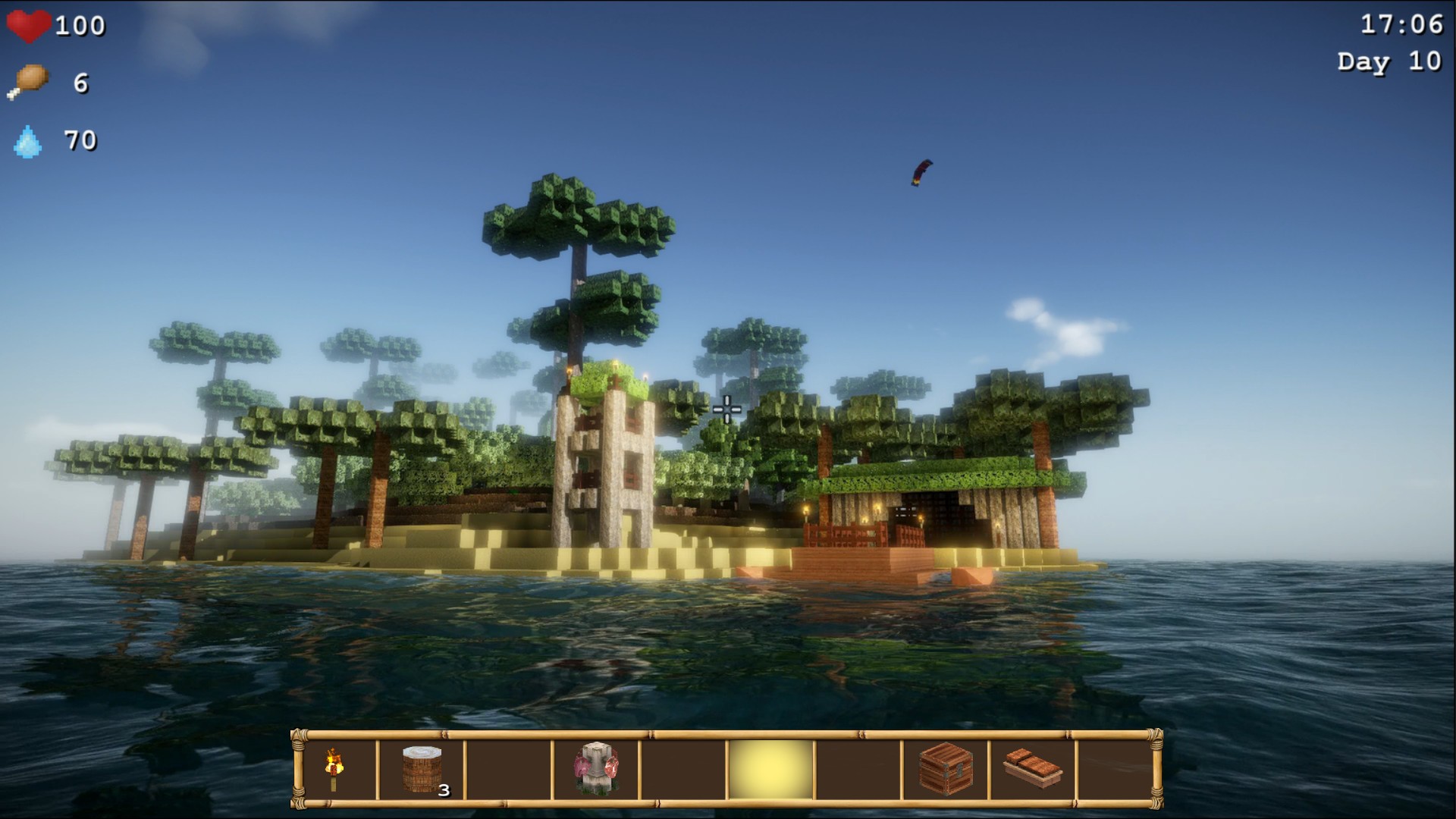The height and width of the screenshot is (819, 1456).
Task: Click the crosshair in screen center
Action: 726,409
